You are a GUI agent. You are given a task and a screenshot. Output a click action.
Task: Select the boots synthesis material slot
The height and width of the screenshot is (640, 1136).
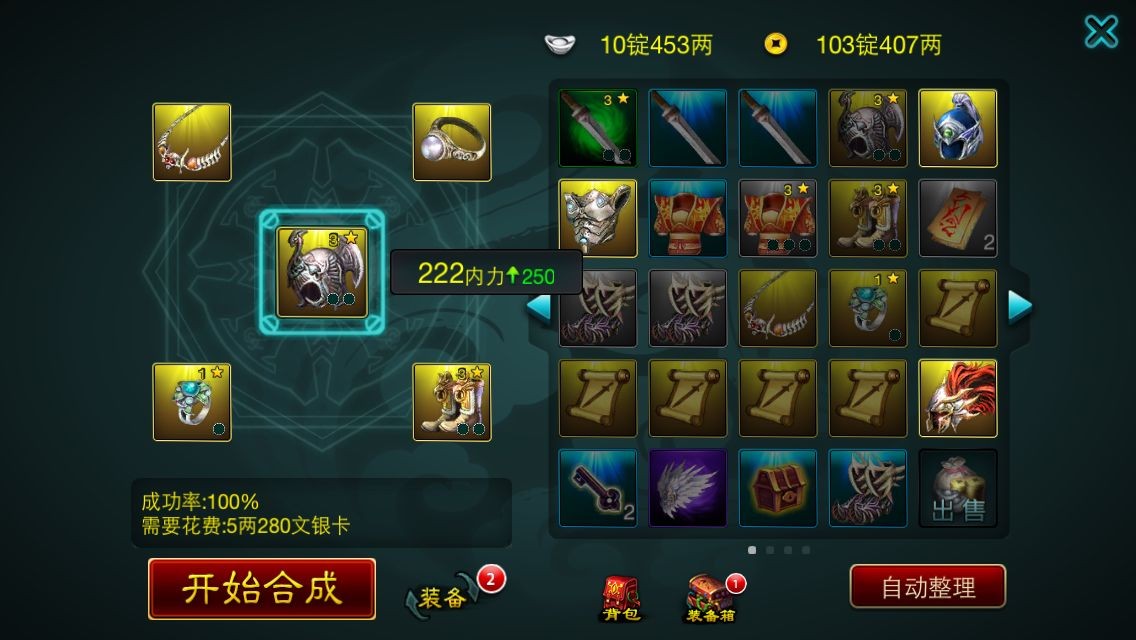click(452, 402)
